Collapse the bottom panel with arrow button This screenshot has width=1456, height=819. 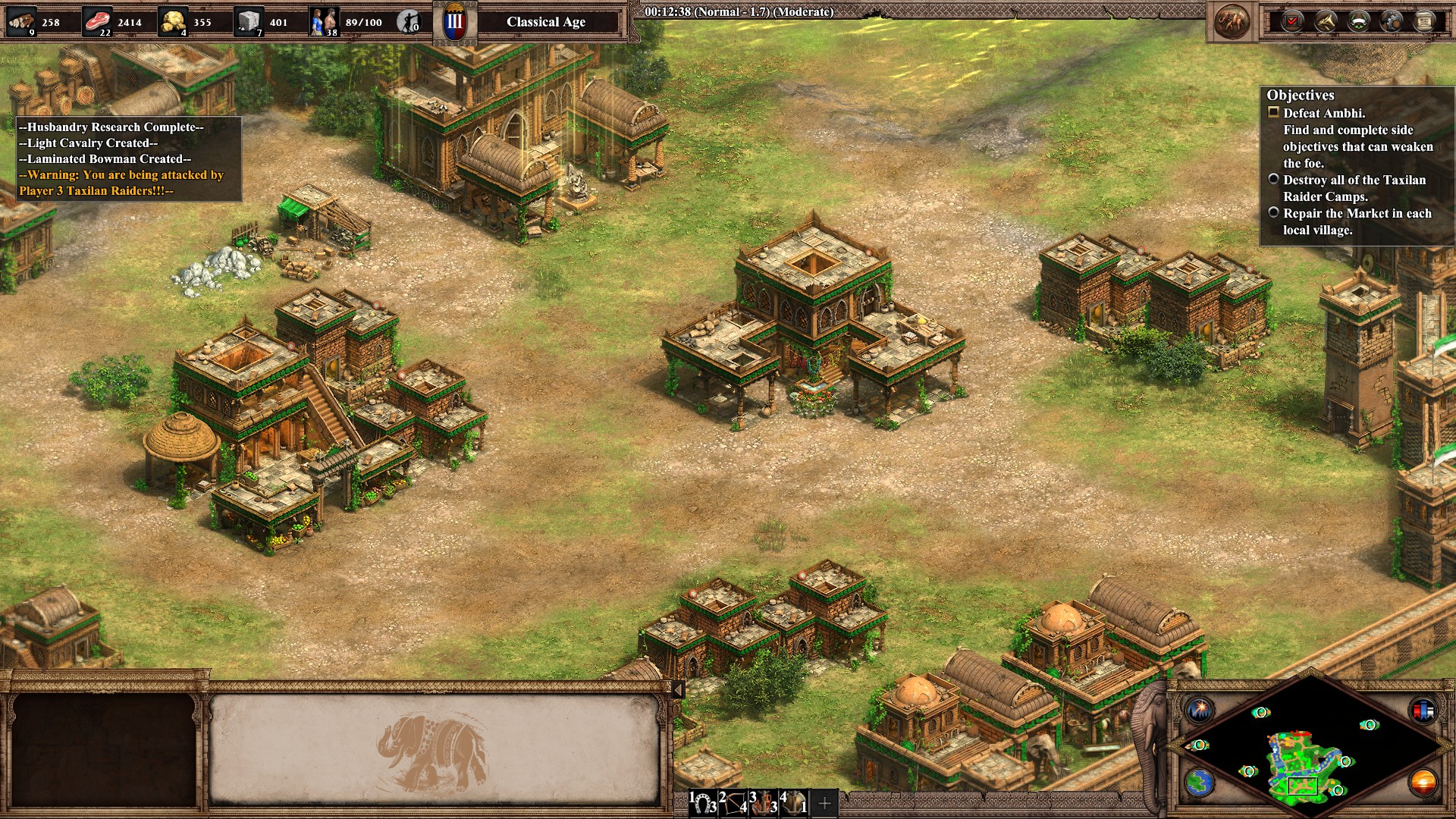tap(679, 689)
